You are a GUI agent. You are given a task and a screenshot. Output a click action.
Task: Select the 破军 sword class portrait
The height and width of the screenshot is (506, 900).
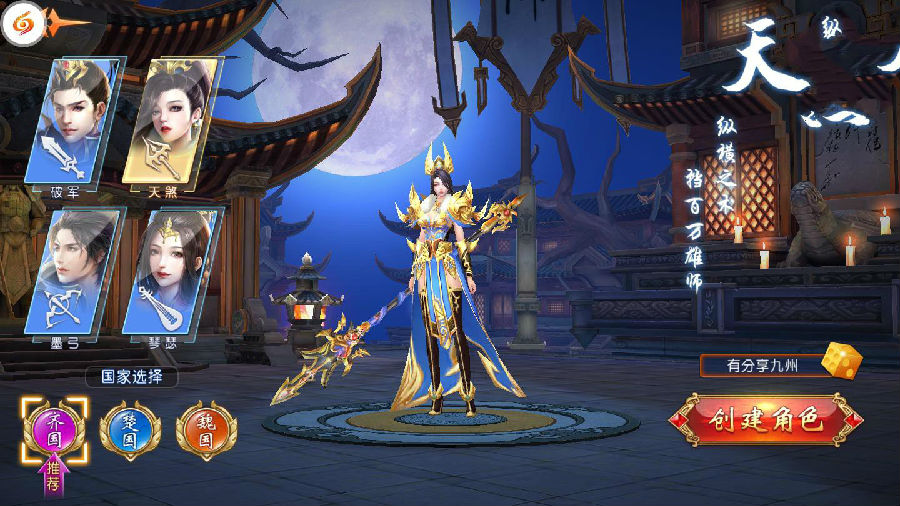(77, 122)
